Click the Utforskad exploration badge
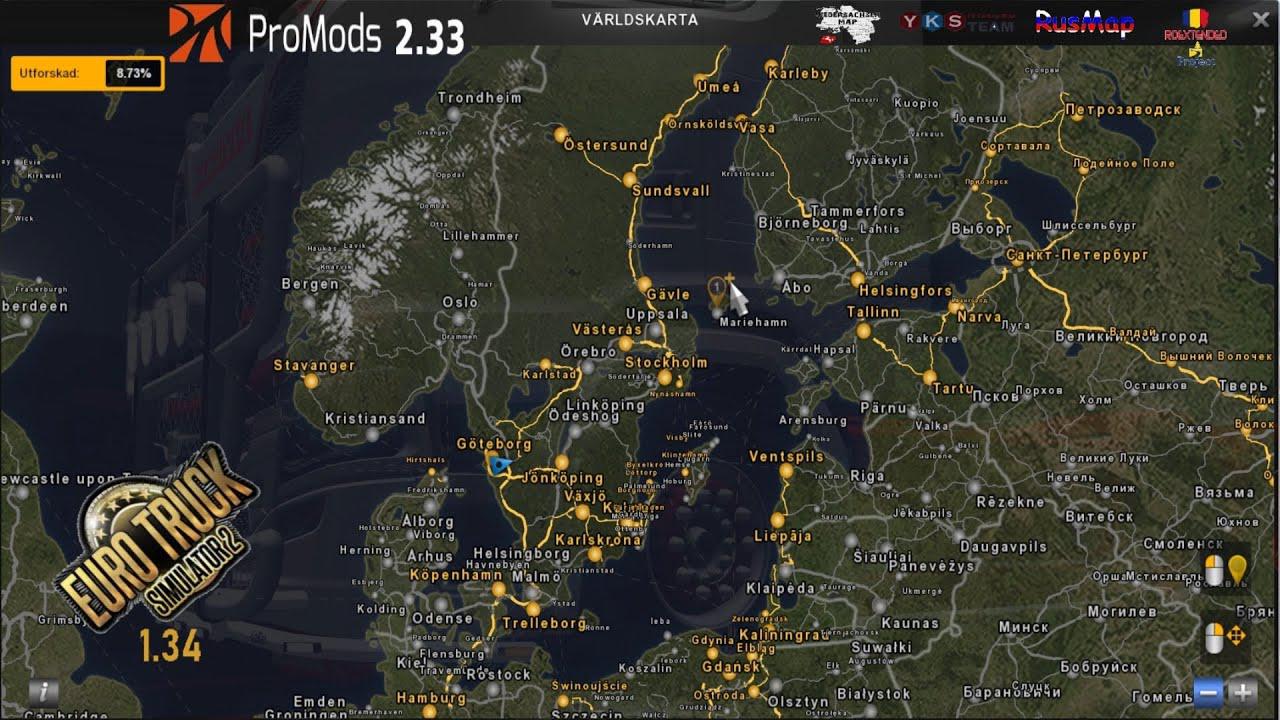 55,72
